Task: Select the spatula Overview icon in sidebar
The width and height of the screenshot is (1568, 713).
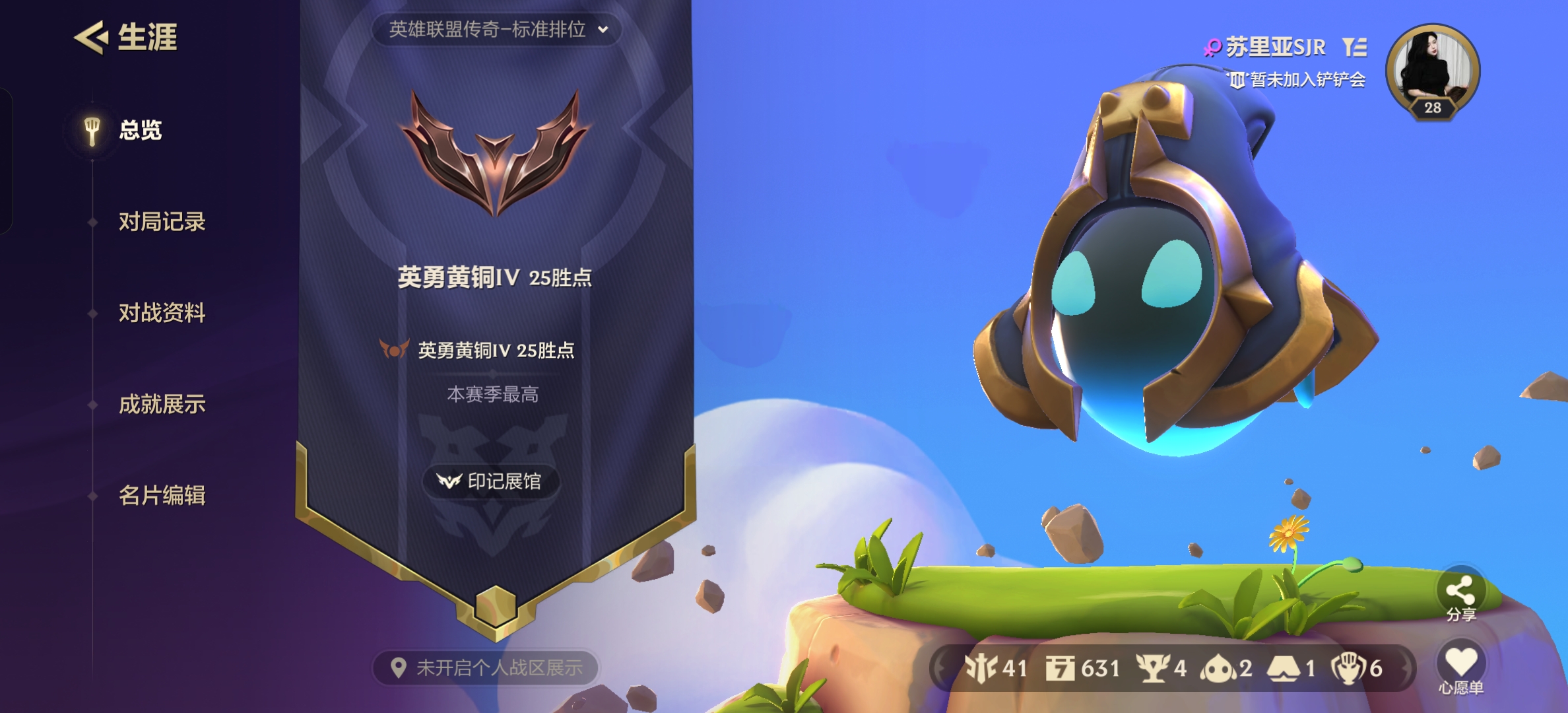Action: [x=90, y=129]
